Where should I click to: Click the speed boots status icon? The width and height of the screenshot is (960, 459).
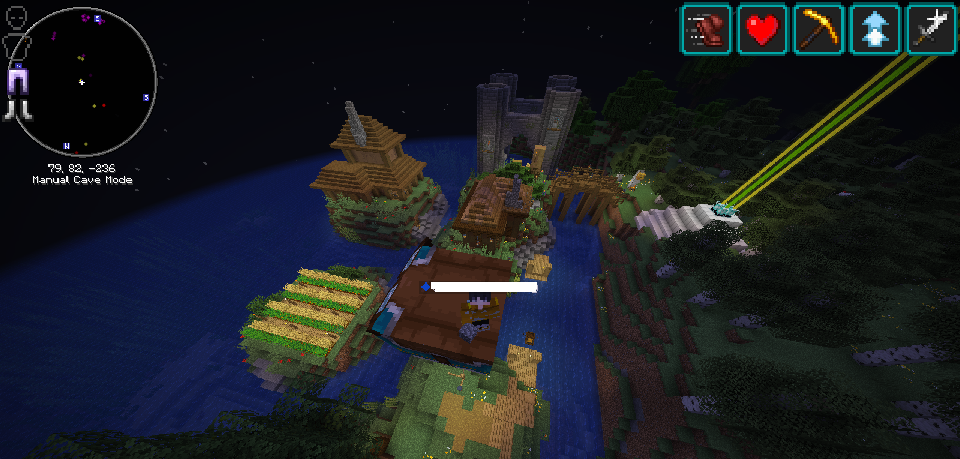pos(706,29)
